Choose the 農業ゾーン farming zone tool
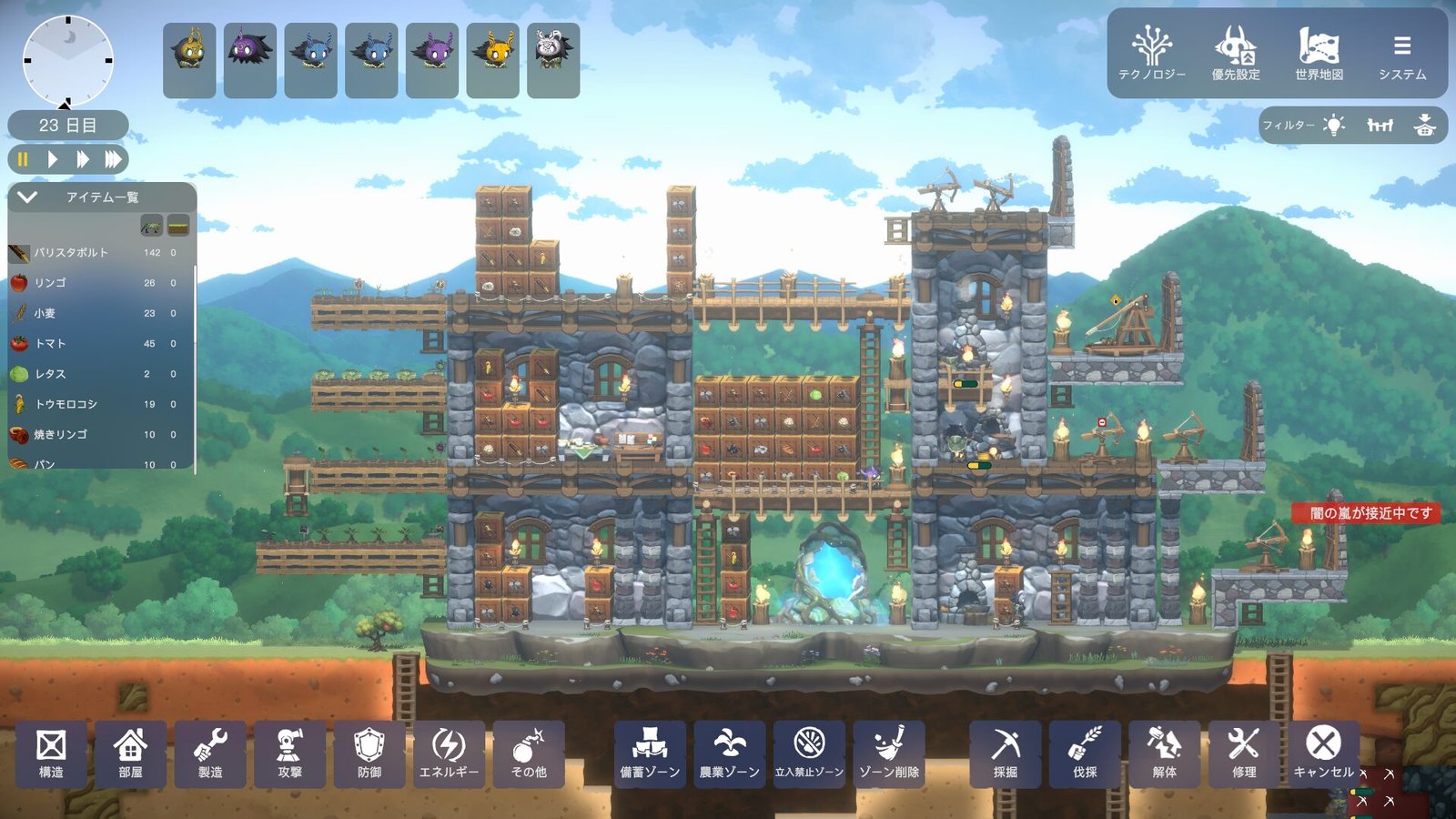 729,753
